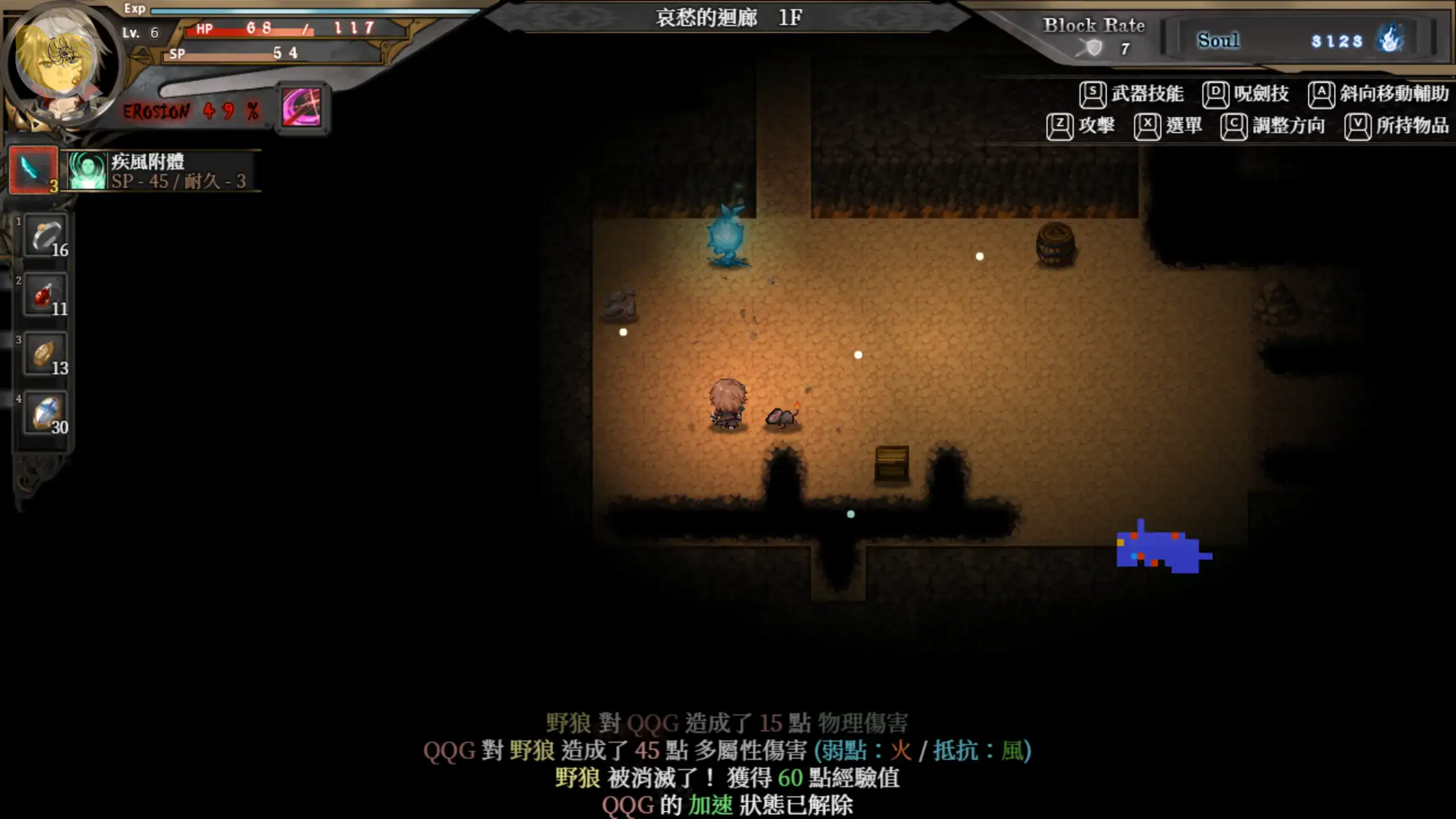The image size is (1456, 819).
Task: Select the bread item slot
Action: pos(45,355)
